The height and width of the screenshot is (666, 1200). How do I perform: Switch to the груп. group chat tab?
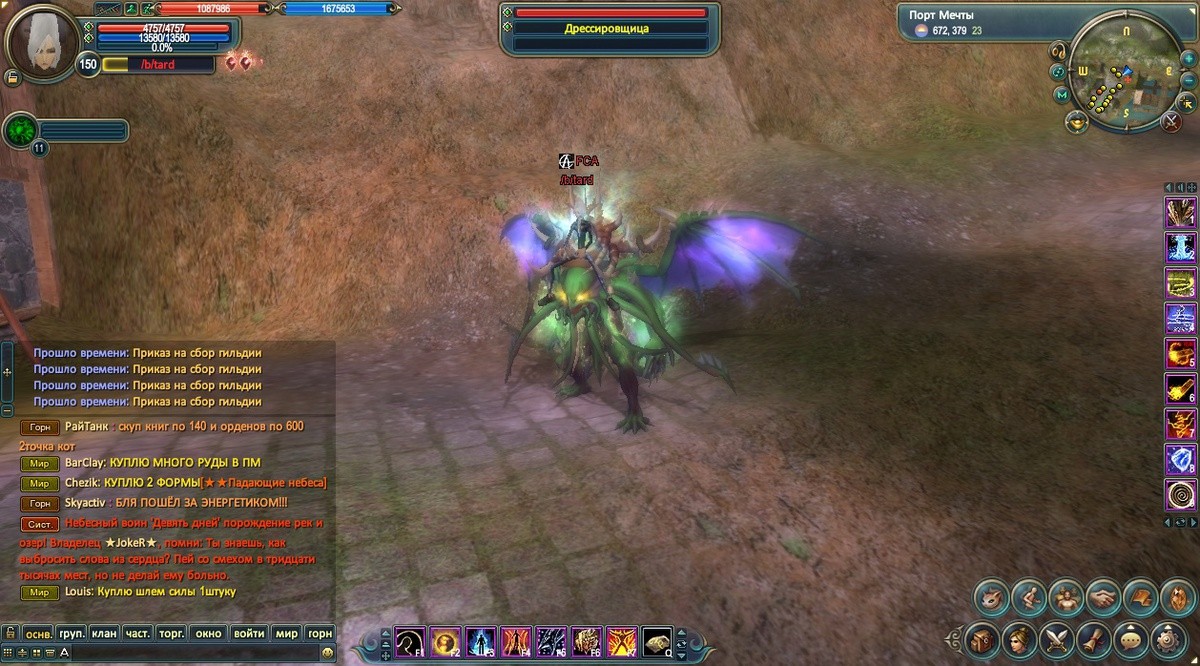point(71,633)
